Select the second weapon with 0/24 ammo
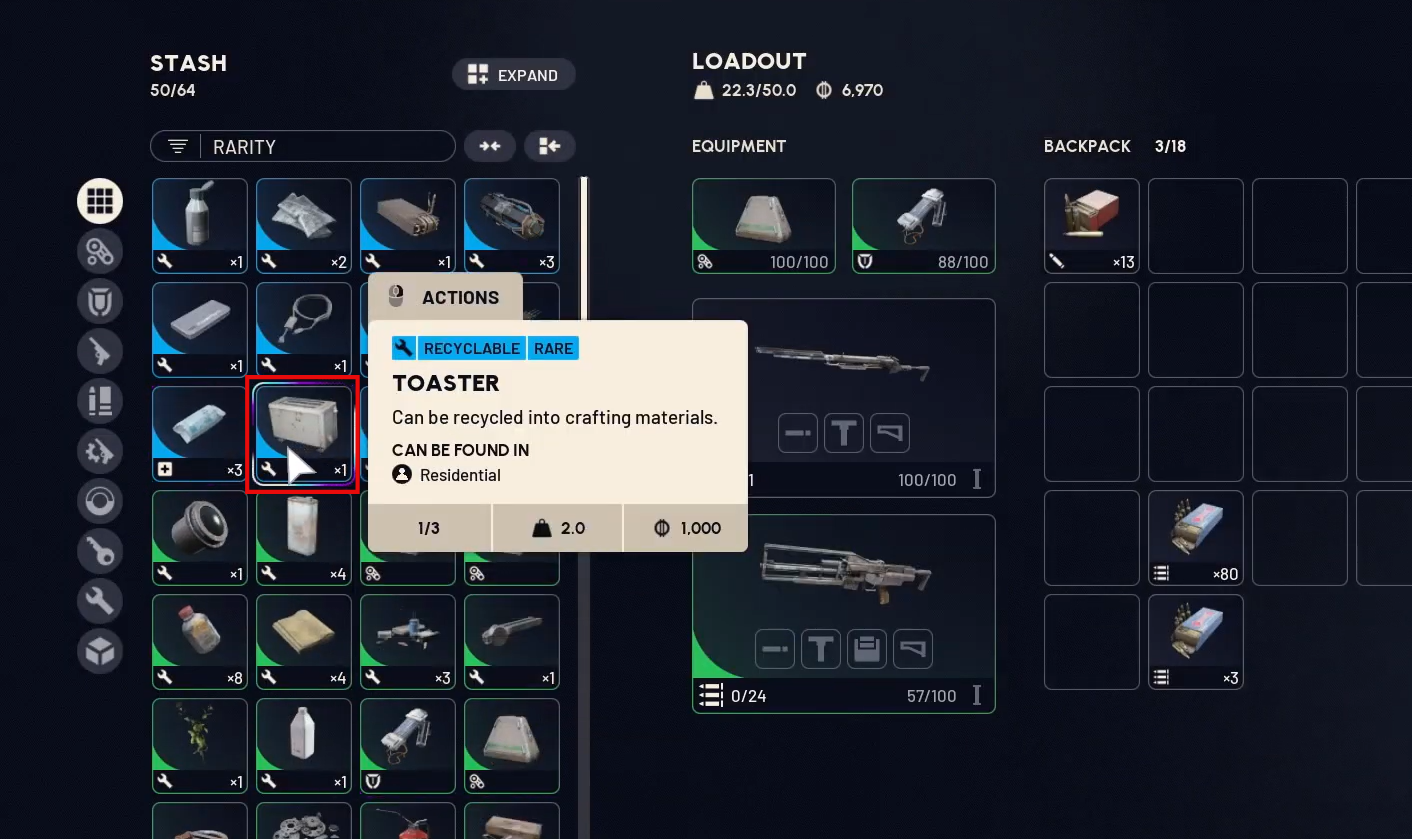Screen dimensions: 1412x839 (843, 612)
